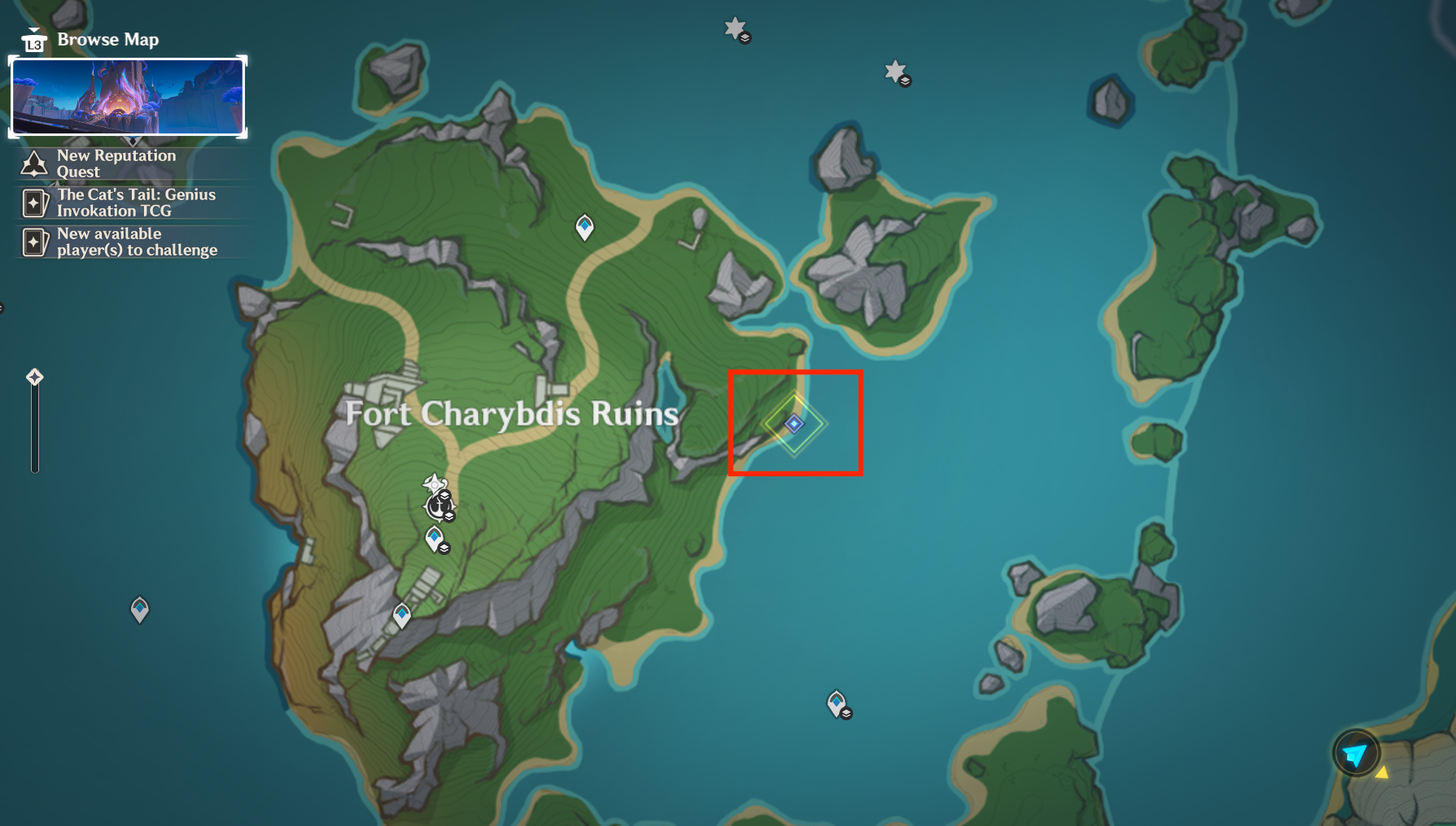The height and width of the screenshot is (826, 1456).
Task: Click the Browse Map L3 button
Action: (x=33, y=39)
